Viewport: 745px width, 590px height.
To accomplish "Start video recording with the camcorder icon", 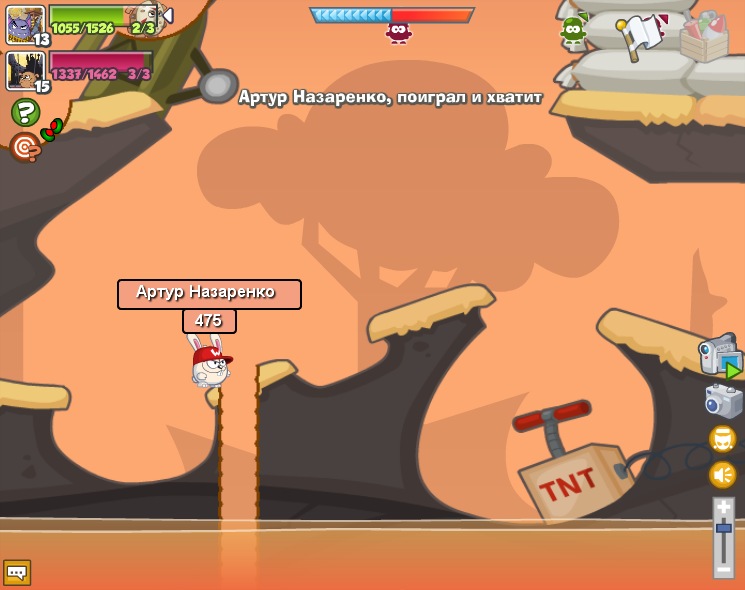I will point(720,358).
